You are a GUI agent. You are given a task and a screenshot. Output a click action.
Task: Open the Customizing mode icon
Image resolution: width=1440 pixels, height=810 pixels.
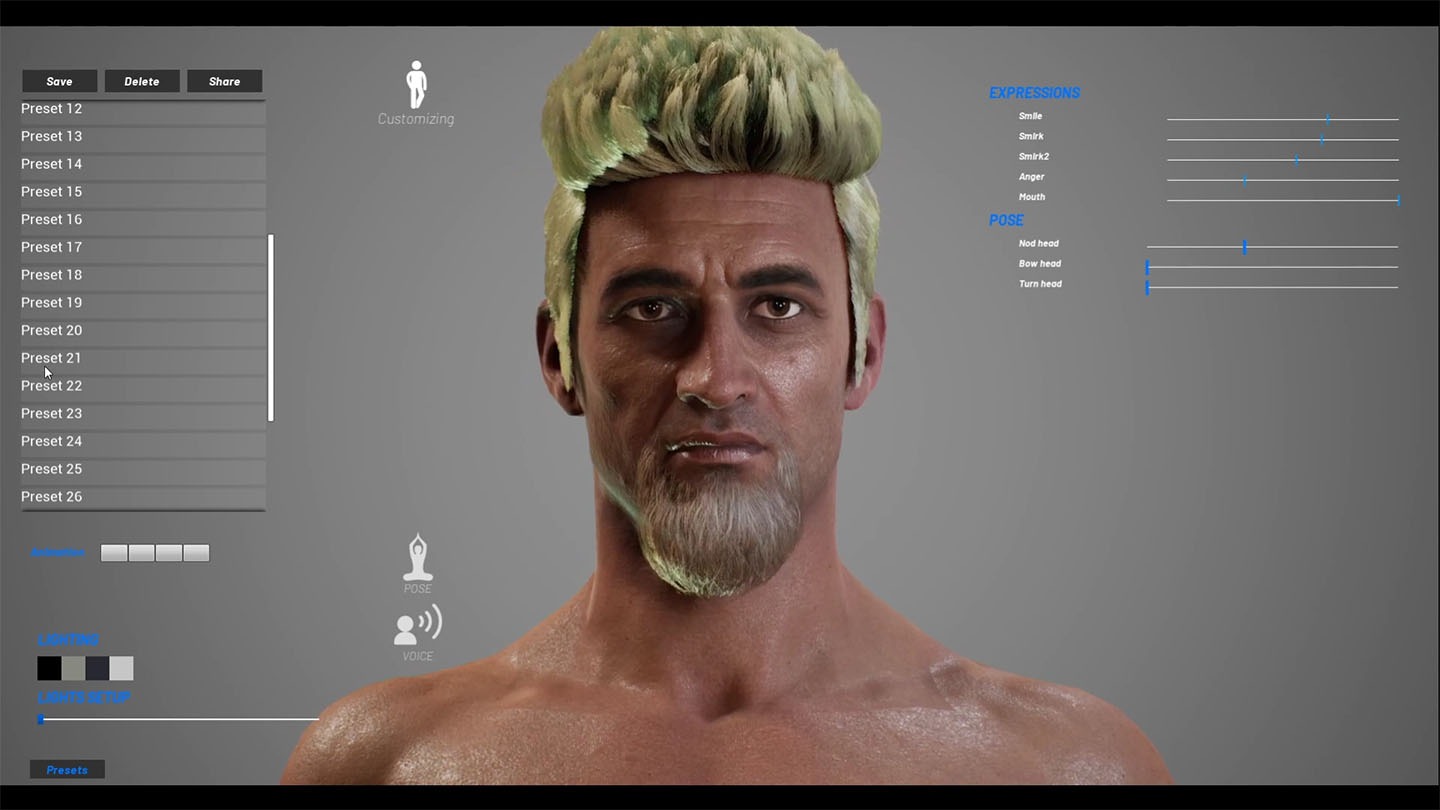point(416,87)
